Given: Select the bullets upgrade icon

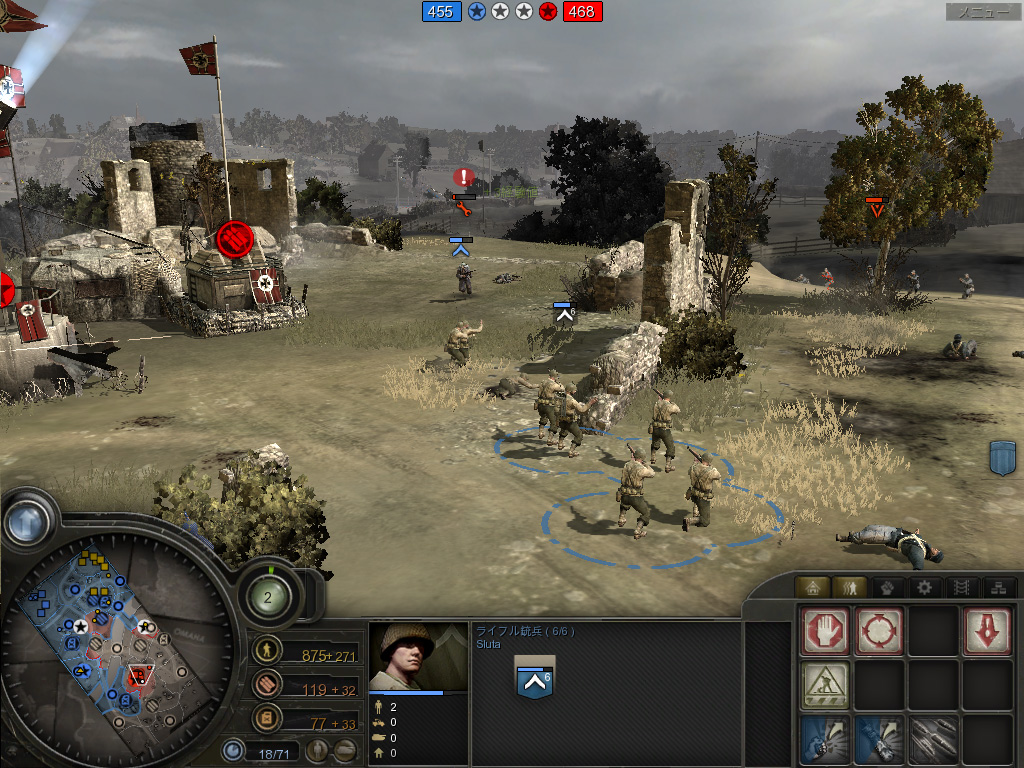Looking at the screenshot, I should pyautogui.click(x=933, y=739).
